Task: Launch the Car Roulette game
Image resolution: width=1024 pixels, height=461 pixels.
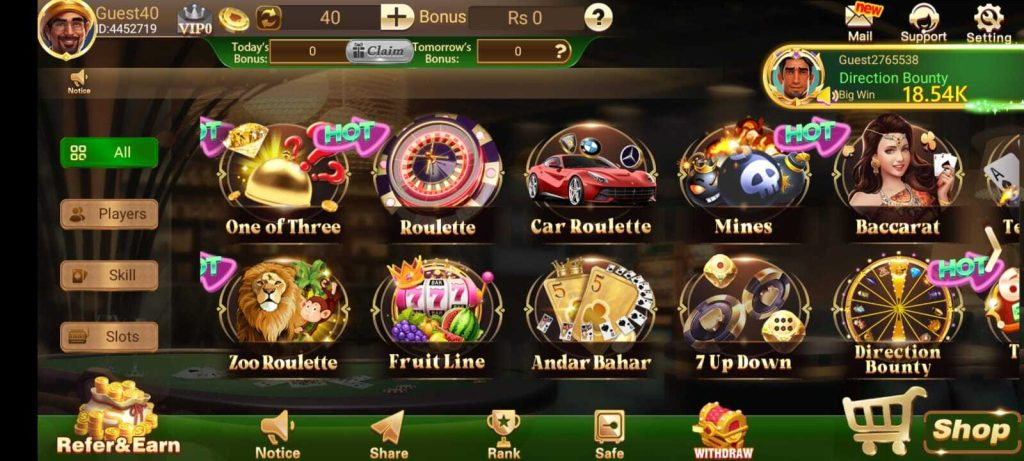Action: point(590,178)
